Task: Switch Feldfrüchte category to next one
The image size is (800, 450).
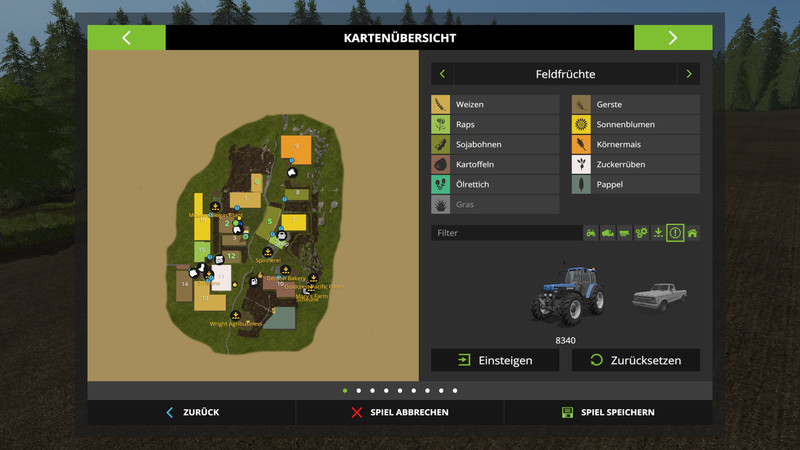Action: [688, 74]
